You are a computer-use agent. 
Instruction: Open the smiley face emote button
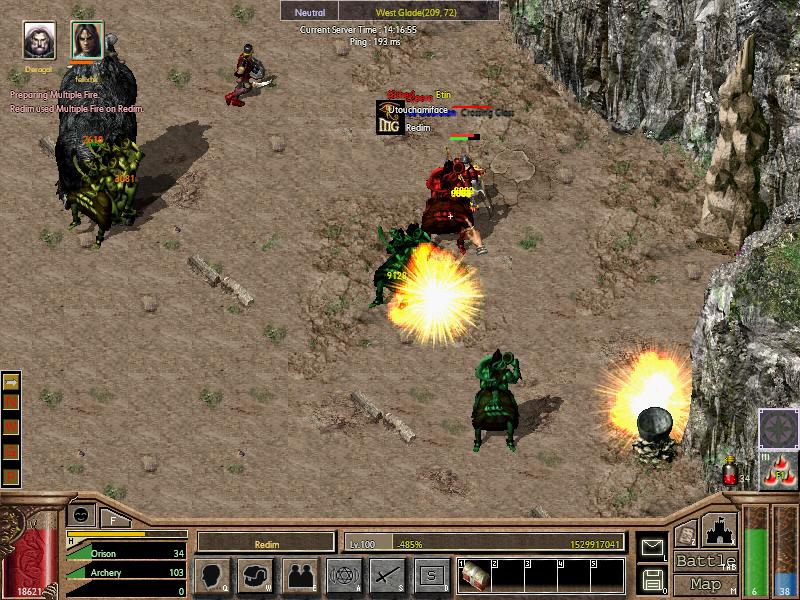click(x=81, y=514)
